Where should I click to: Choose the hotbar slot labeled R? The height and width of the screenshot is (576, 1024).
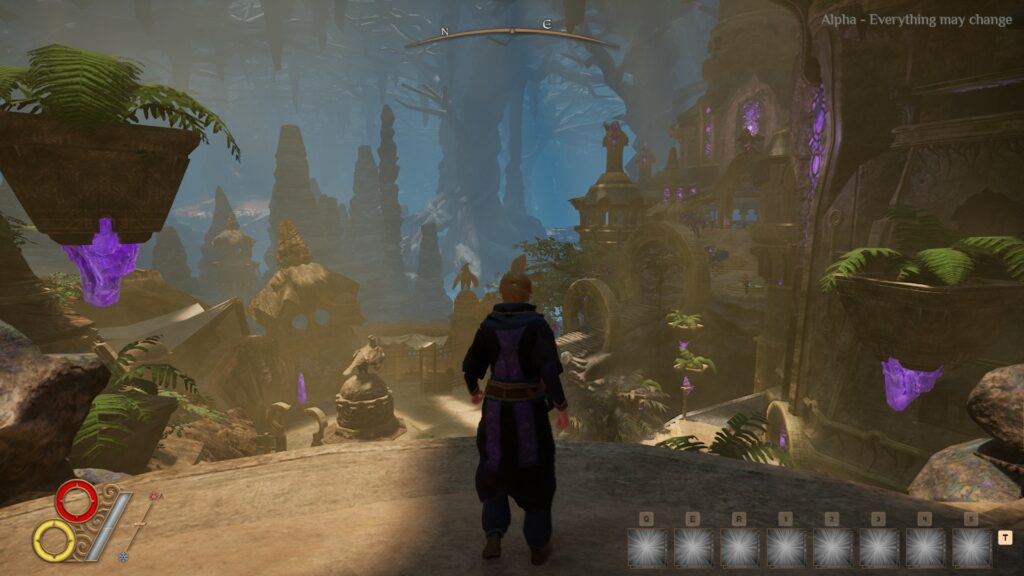click(x=740, y=547)
